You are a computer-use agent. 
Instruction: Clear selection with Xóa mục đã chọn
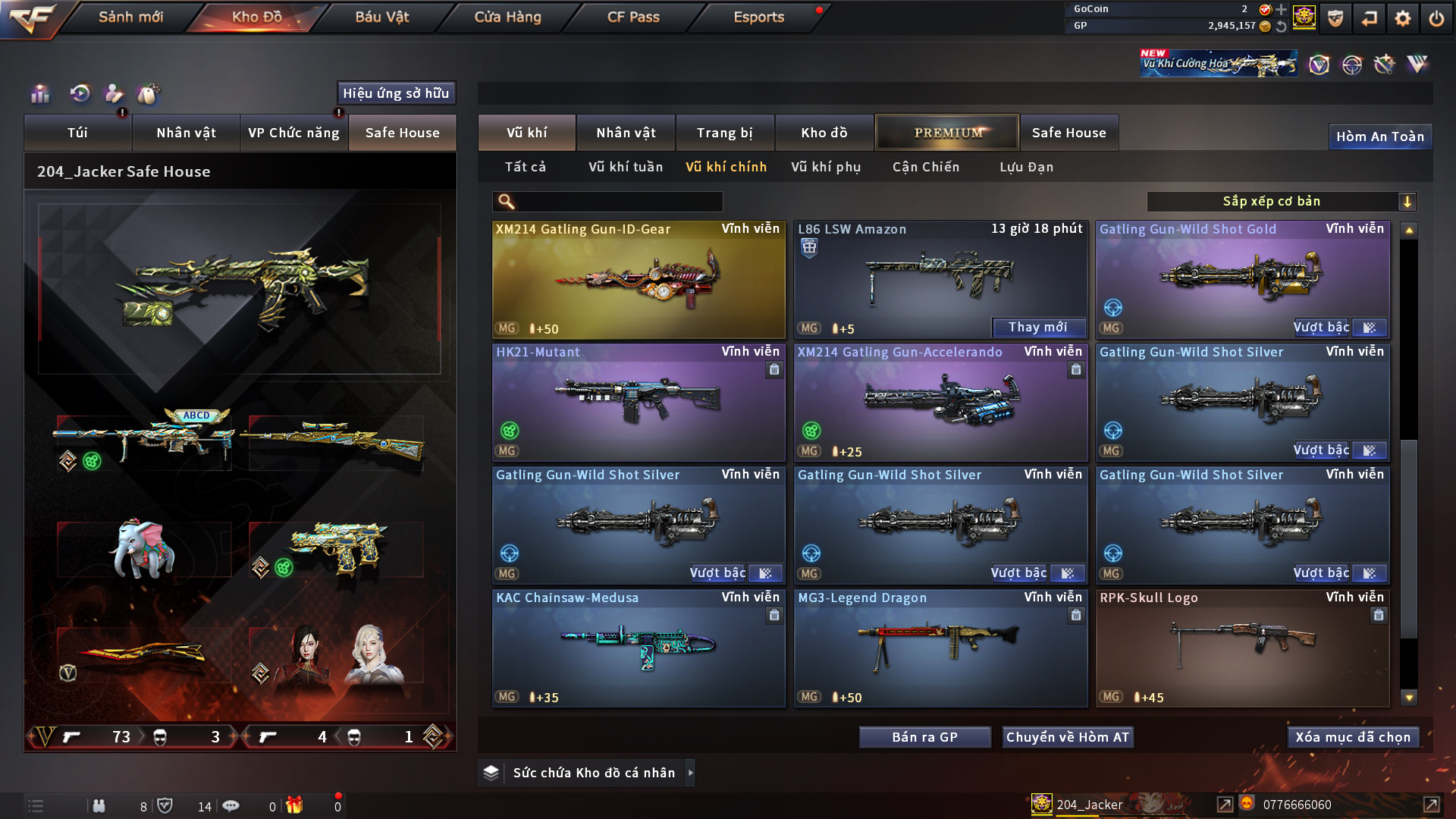point(1352,737)
